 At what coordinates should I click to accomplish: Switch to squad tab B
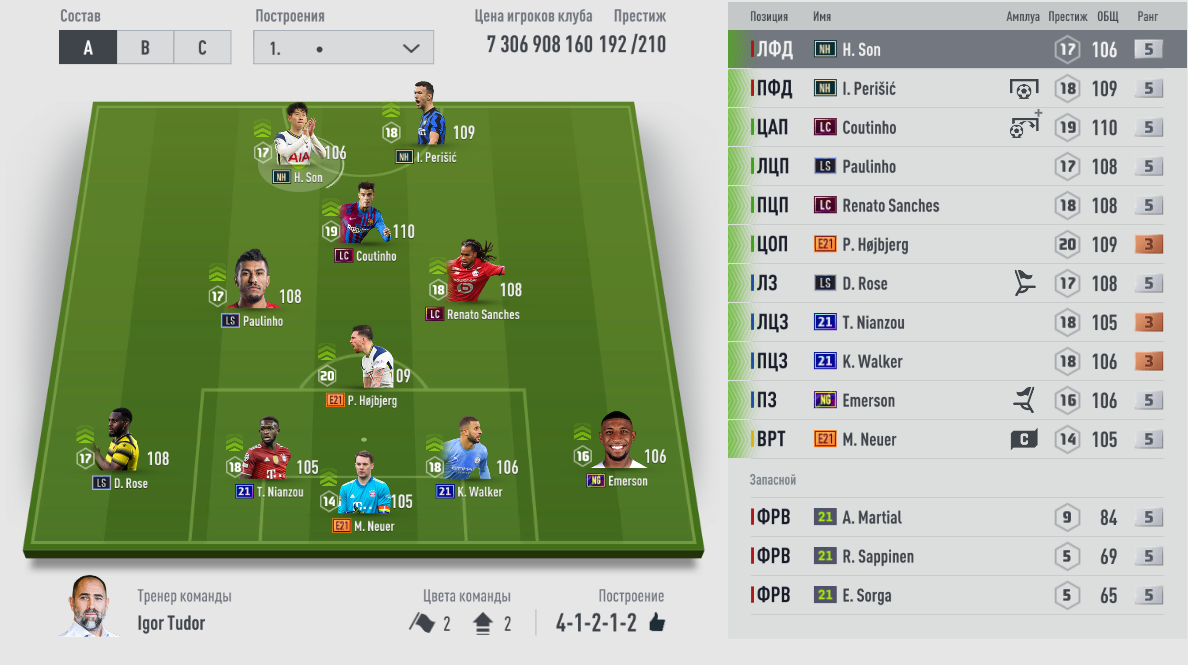point(145,48)
